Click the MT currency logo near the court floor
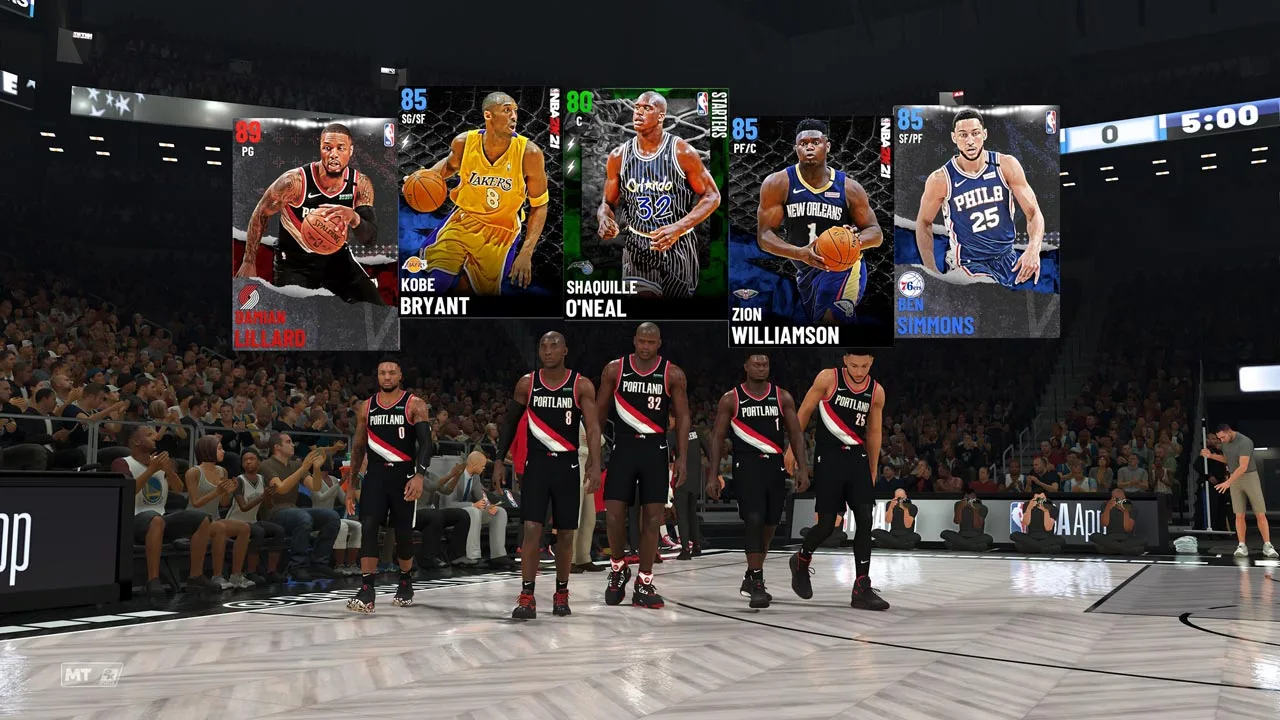The image size is (1280, 720). pos(93,674)
